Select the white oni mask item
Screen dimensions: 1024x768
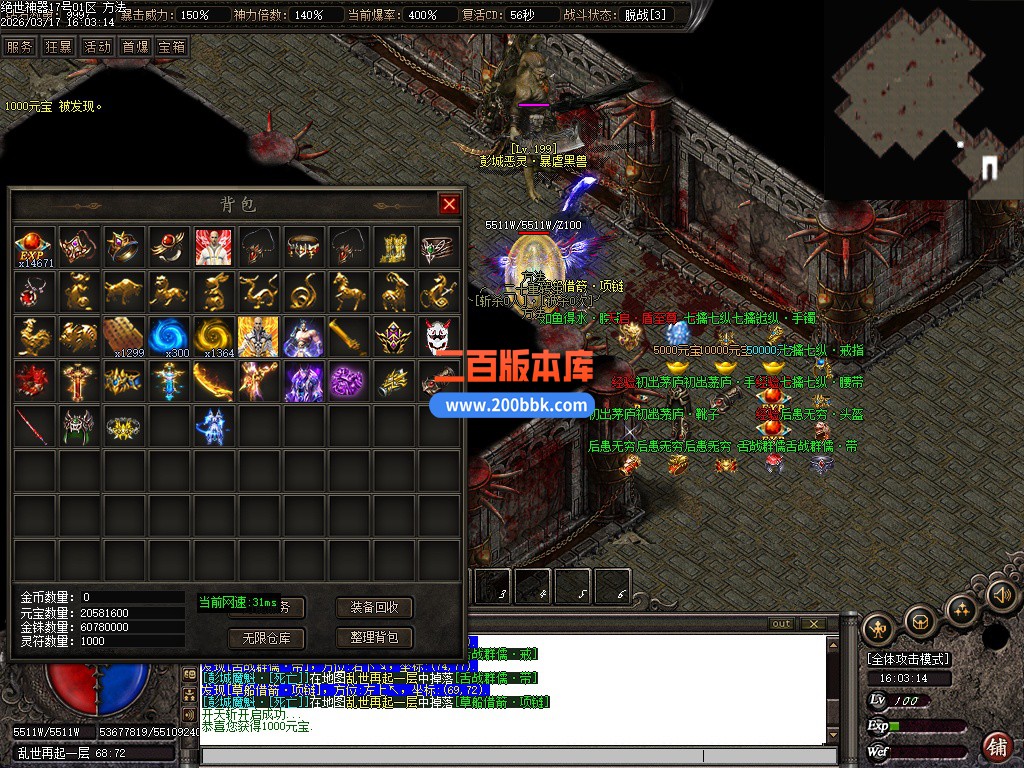(x=438, y=336)
